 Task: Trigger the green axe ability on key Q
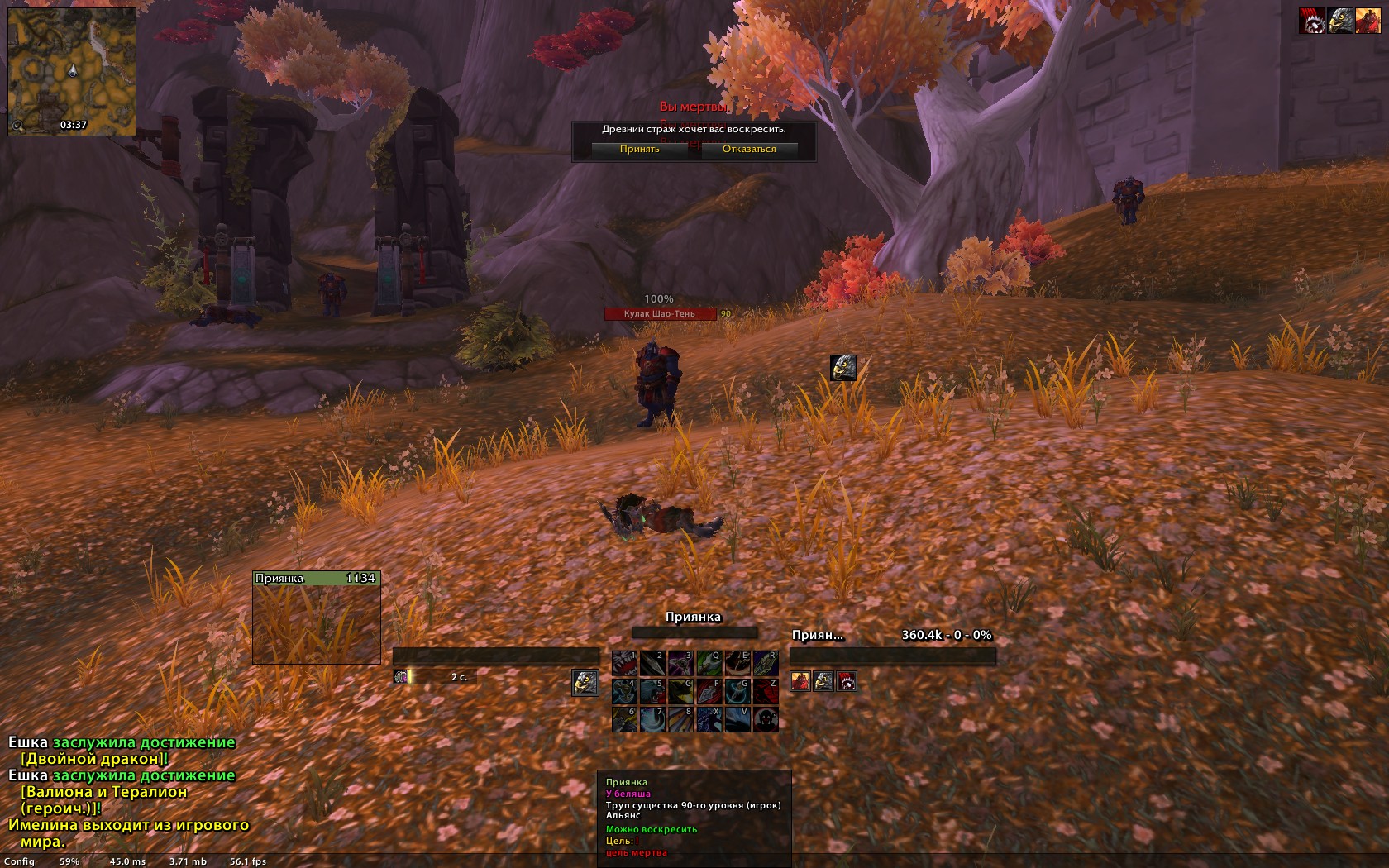click(709, 663)
